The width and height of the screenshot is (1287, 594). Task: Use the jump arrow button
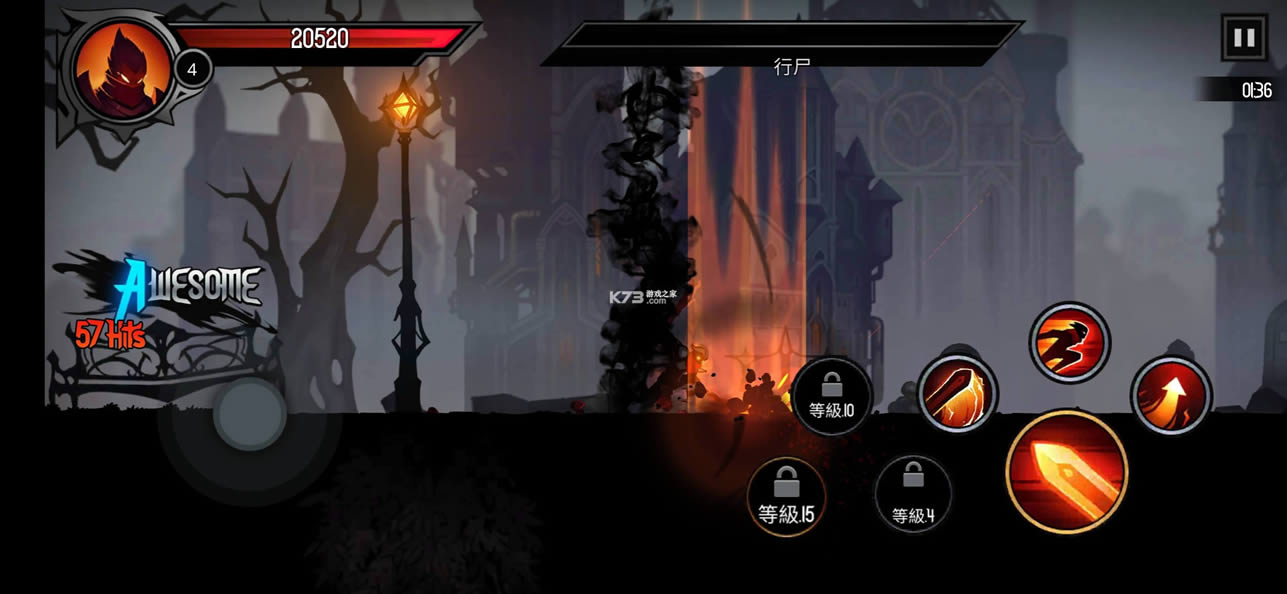pyautogui.click(x=1171, y=396)
